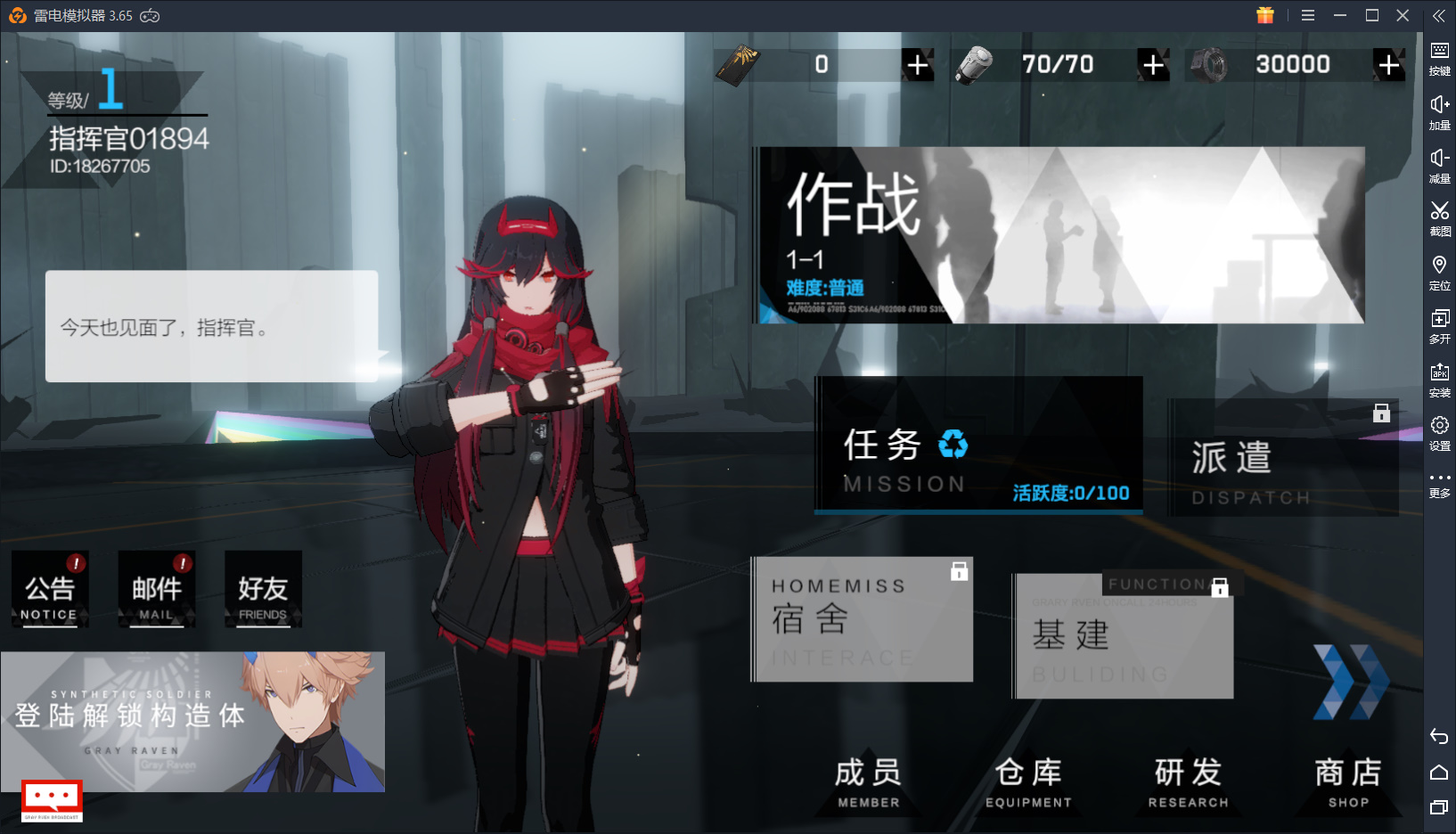Open the Mail (邮件) inbox
This screenshot has height=834, width=1456.
point(157,588)
